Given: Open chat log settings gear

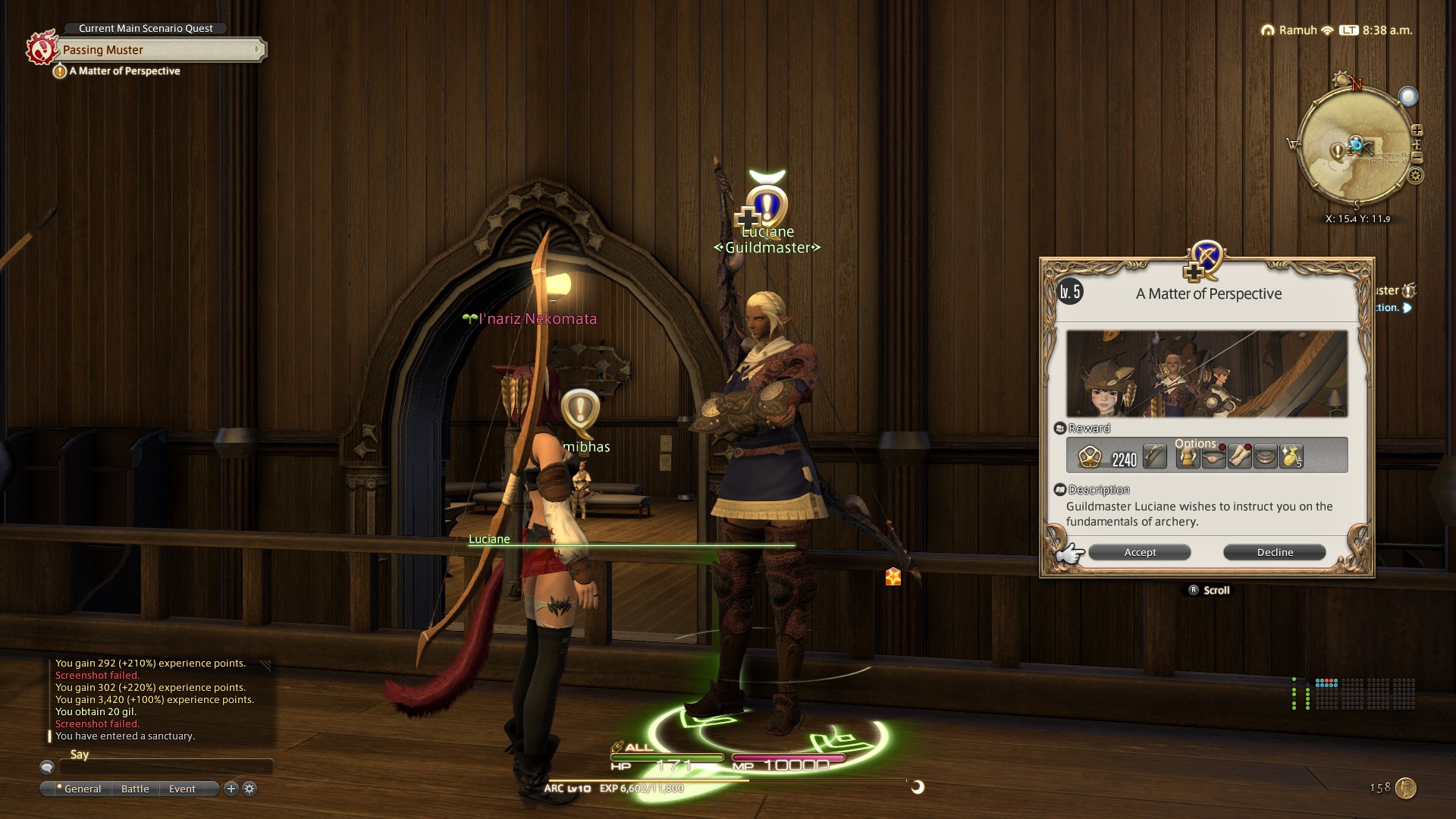Looking at the screenshot, I should (249, 789).
